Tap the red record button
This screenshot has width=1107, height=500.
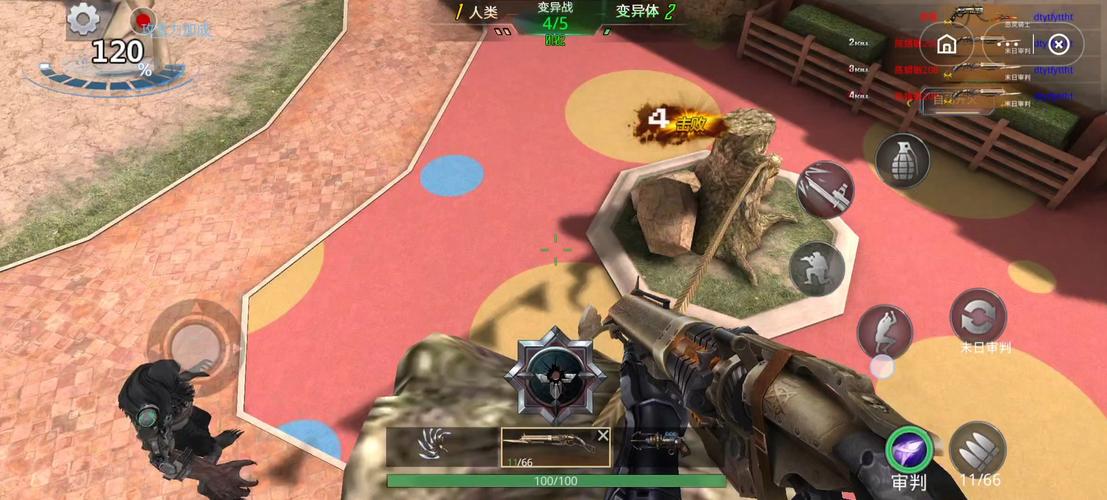145,18
